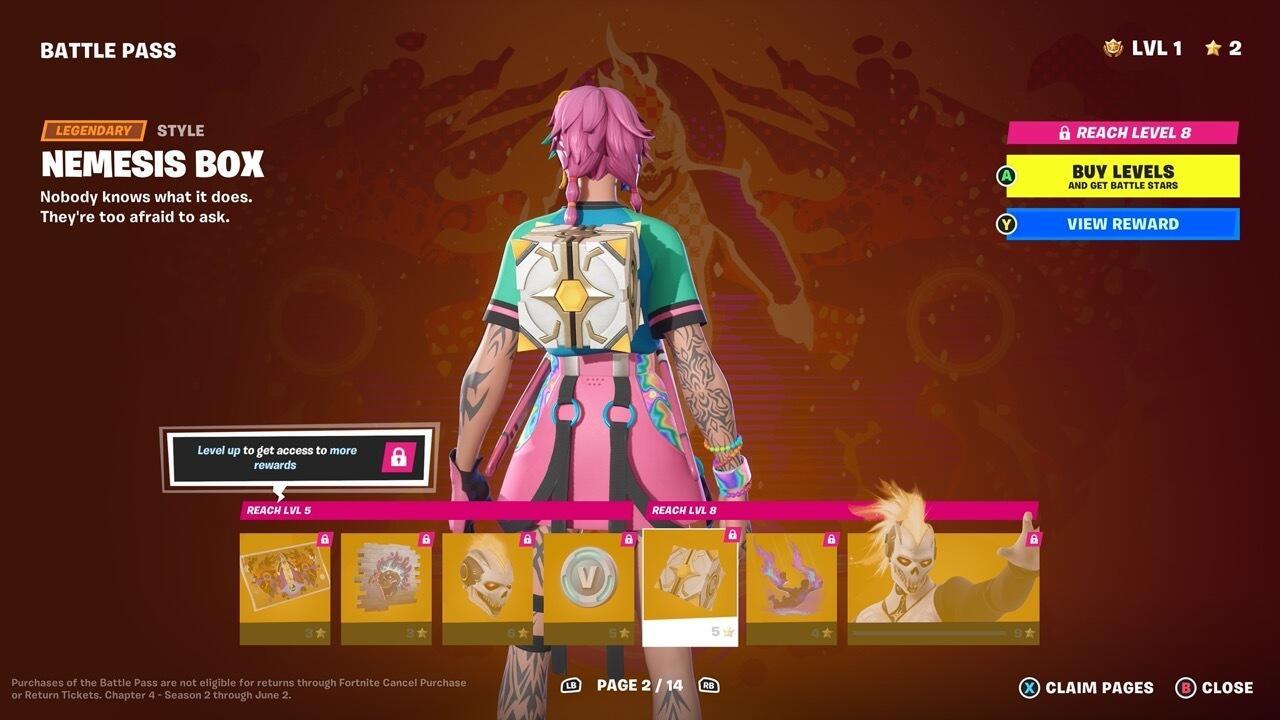Click the VIEW REWARD button
The height and width of the screenshot is (720, 1280).
[1122, 224]
